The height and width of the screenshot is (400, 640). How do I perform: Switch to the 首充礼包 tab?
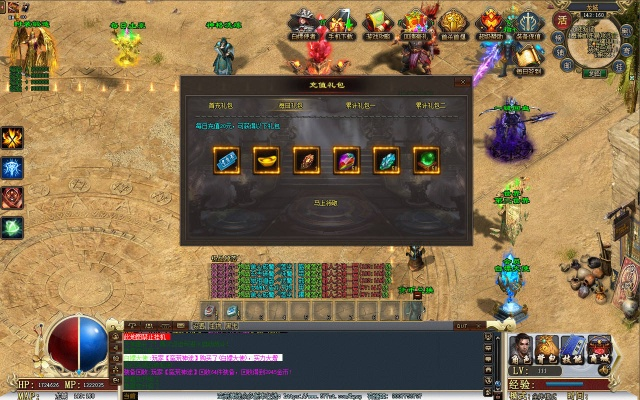[220, 104]
